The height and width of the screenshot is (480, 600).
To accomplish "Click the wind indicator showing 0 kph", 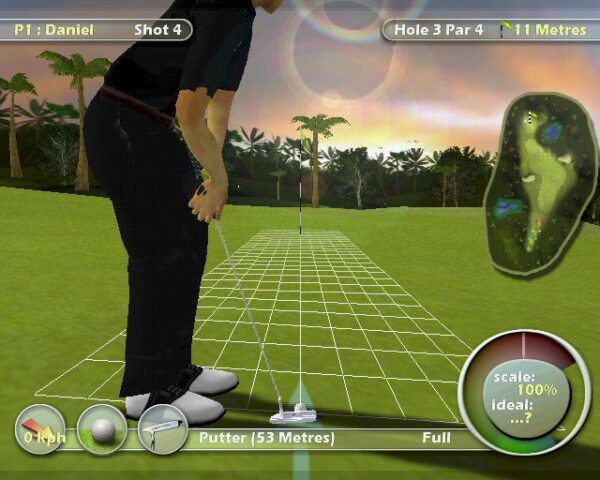I will point(41,429).
